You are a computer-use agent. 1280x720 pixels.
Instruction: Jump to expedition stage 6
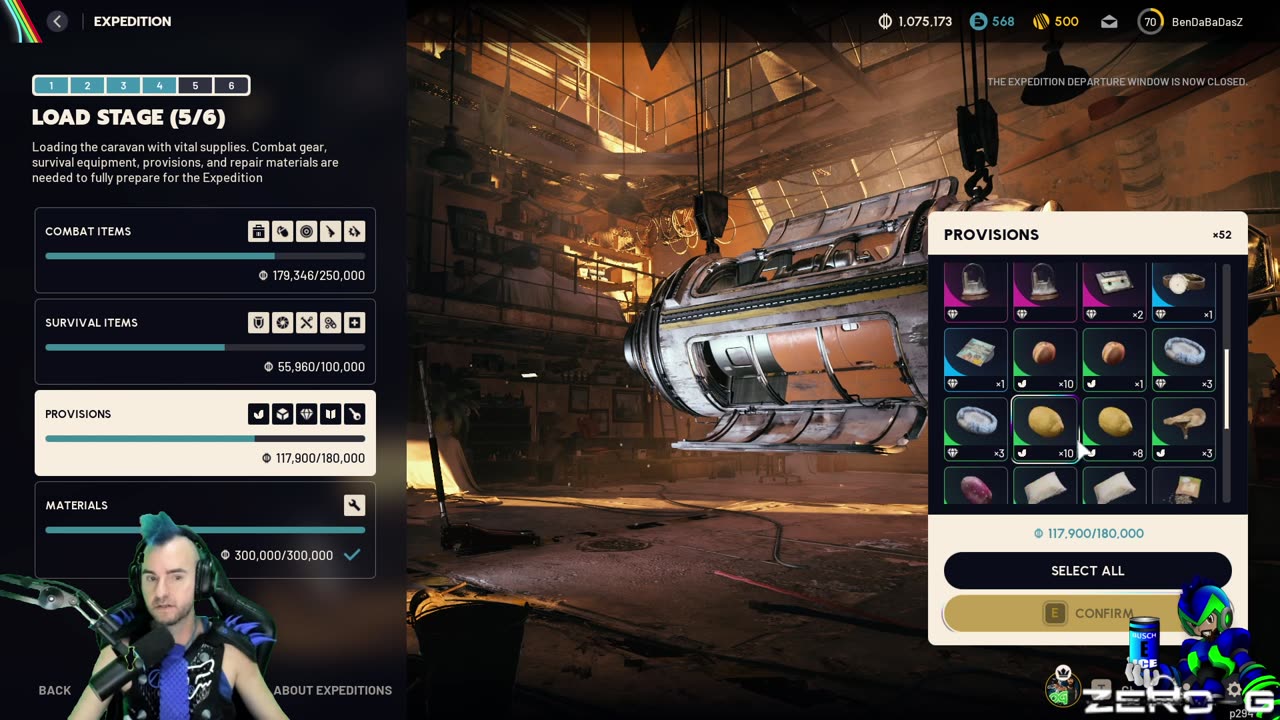(231, 86)
